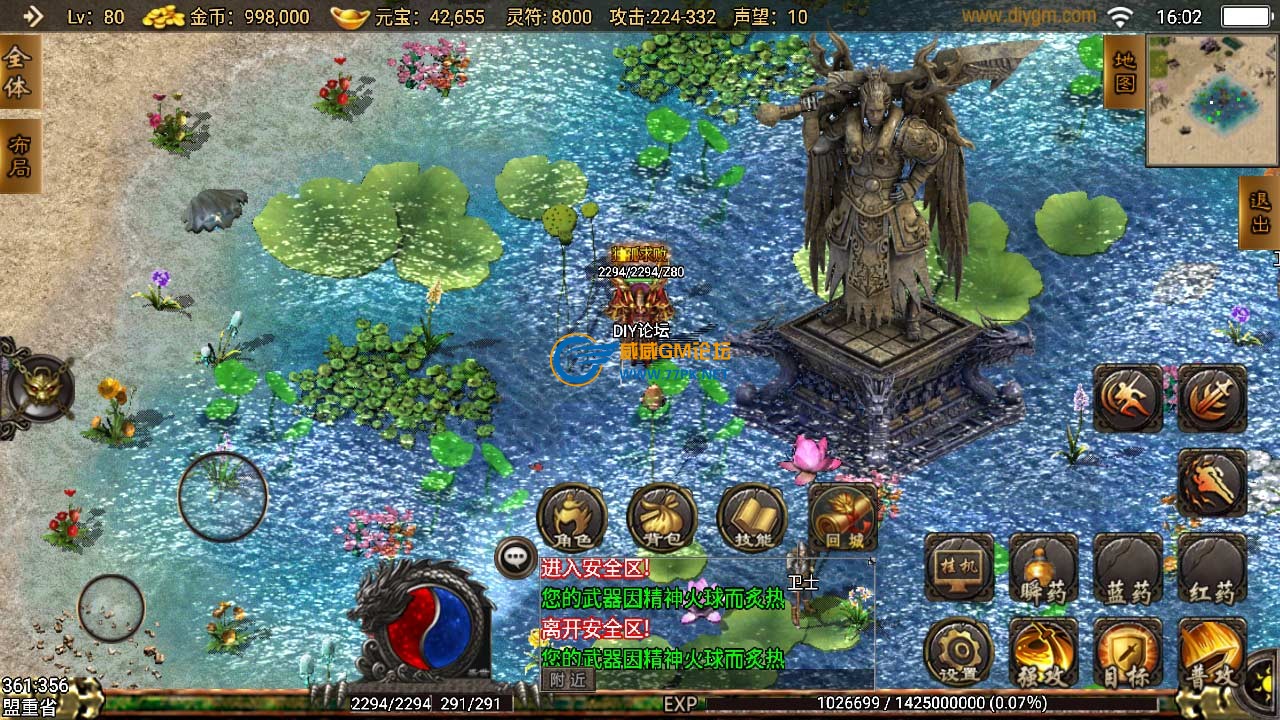Open the 地图 map button
The height and width of the screenshot is (720, 1280).
coord(1124,72)
